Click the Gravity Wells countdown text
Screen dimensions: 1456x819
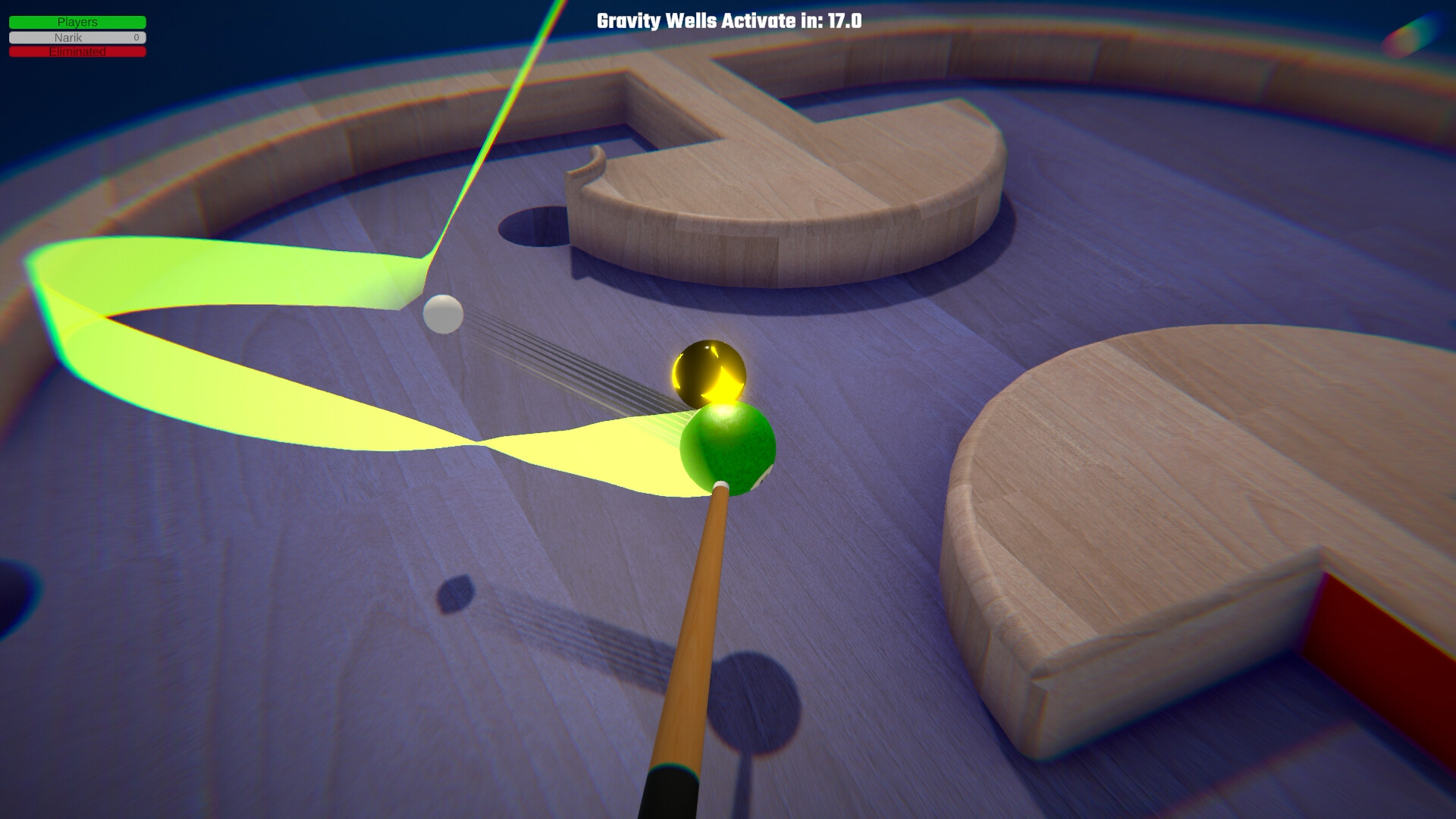coord(727,22)
